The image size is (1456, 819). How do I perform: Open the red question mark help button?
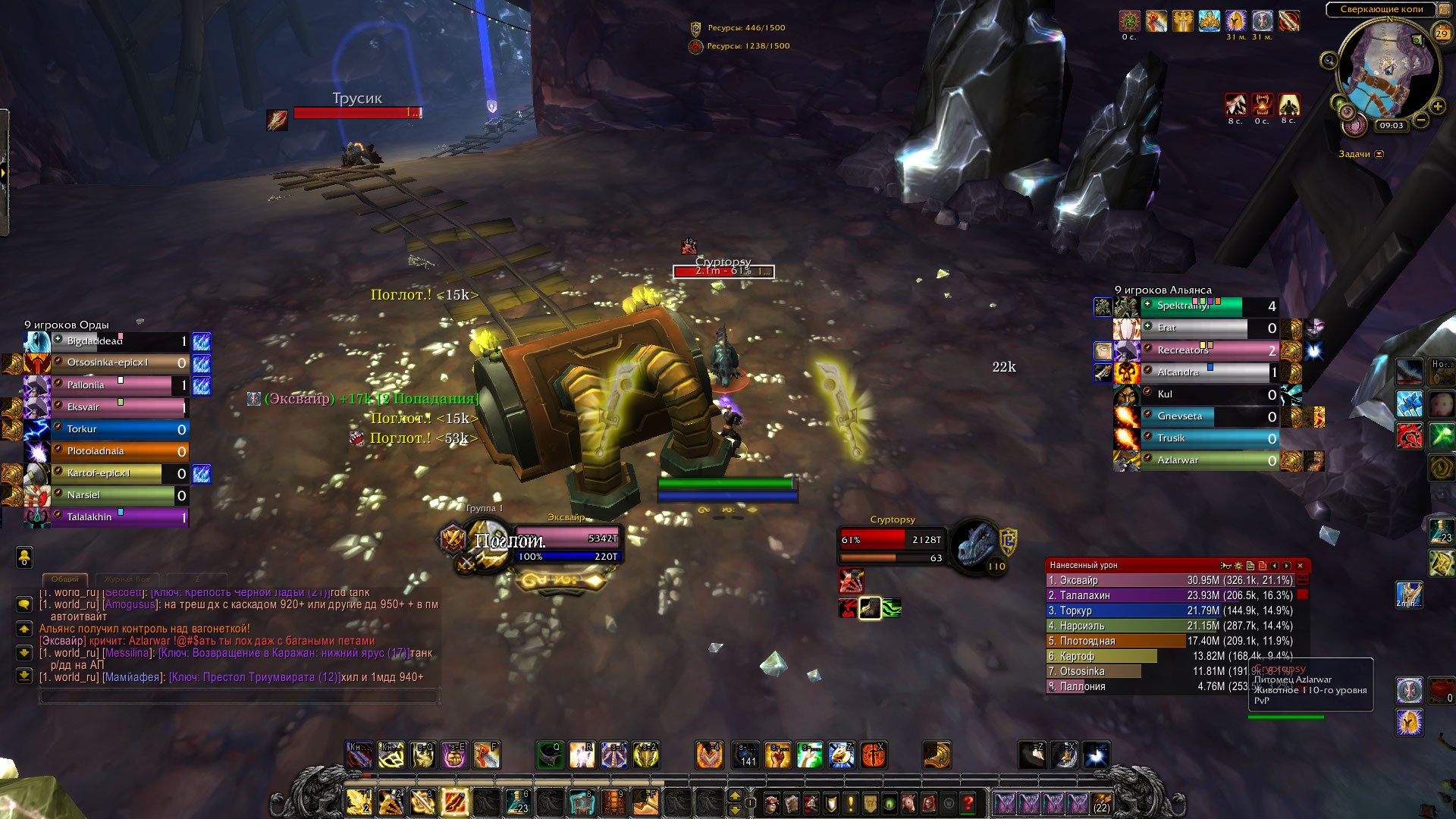click(x=968, y=802)
